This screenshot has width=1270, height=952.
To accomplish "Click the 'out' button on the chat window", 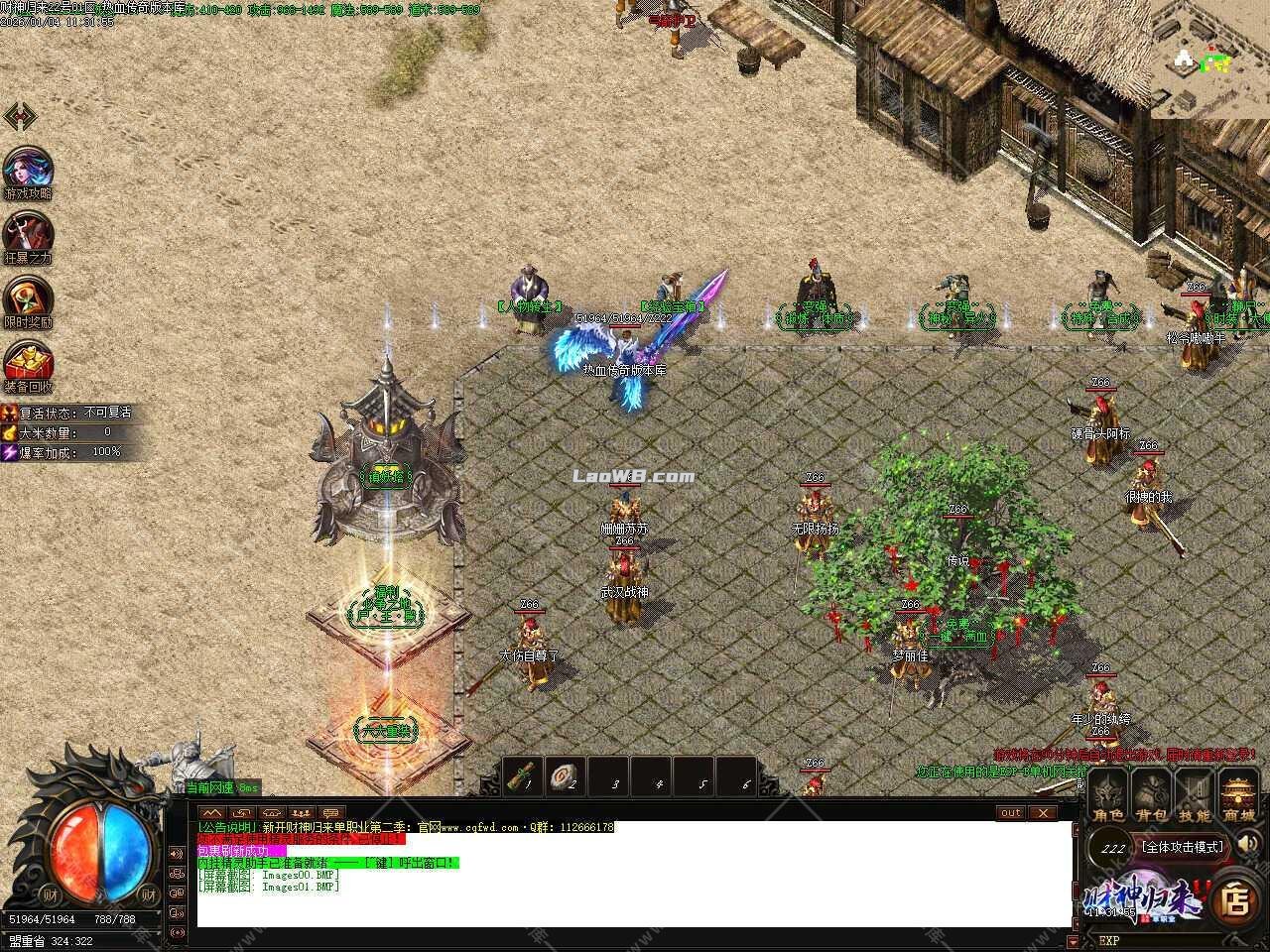I will click(x=1010, y=813).
